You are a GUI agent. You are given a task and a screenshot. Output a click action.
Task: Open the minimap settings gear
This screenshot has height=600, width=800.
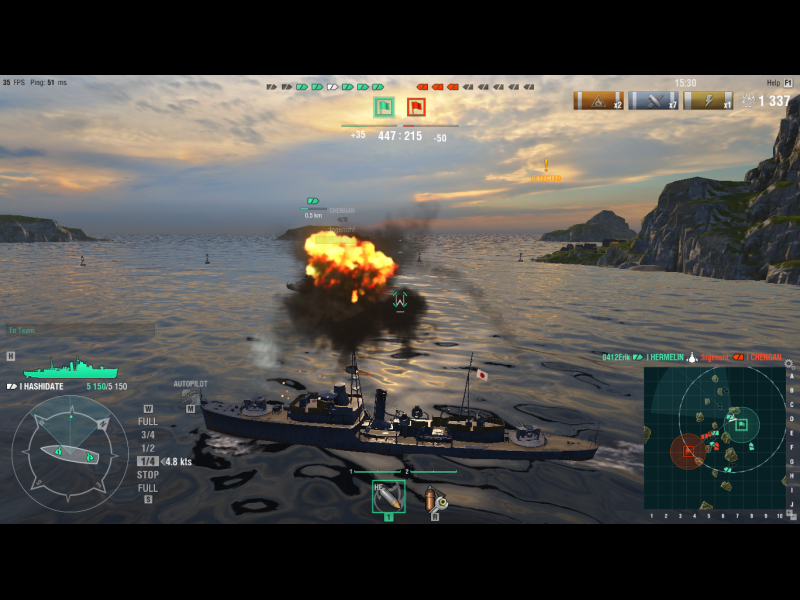pyautogui.click(x=788, y=365)
